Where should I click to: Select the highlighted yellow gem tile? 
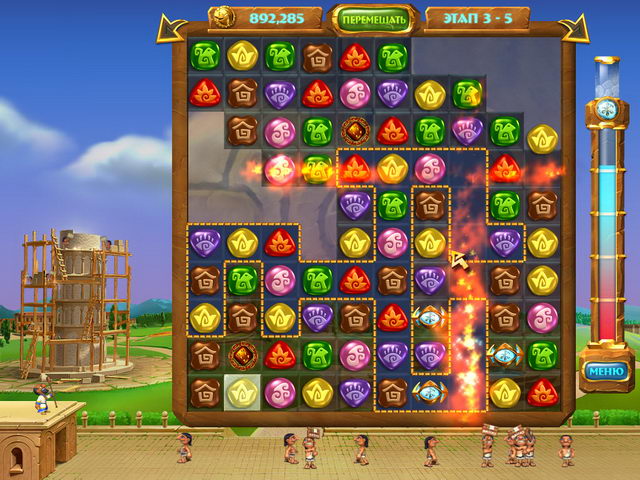(x=243, y=391)
